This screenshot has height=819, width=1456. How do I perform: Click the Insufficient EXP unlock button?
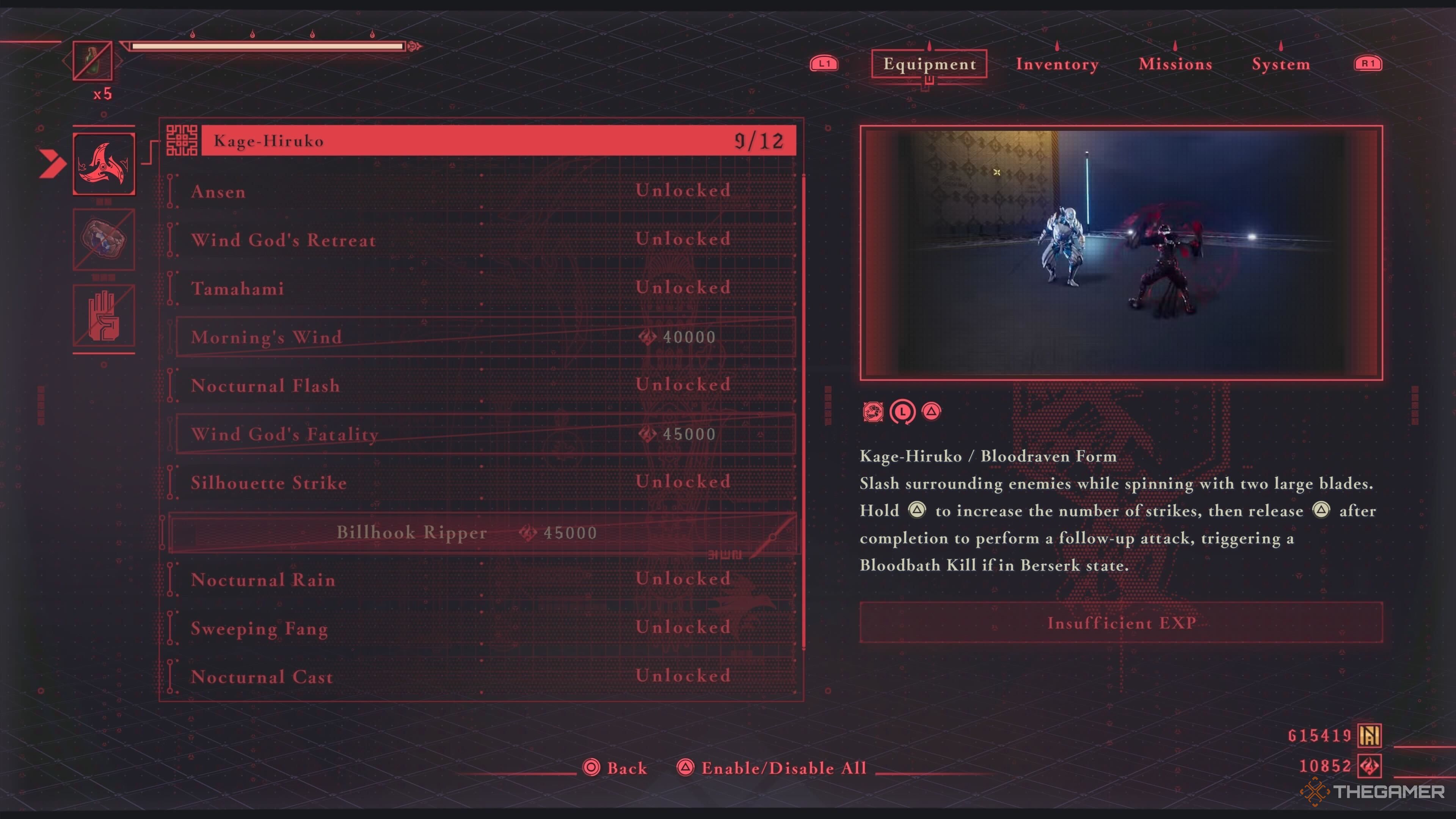[1121, 623]
